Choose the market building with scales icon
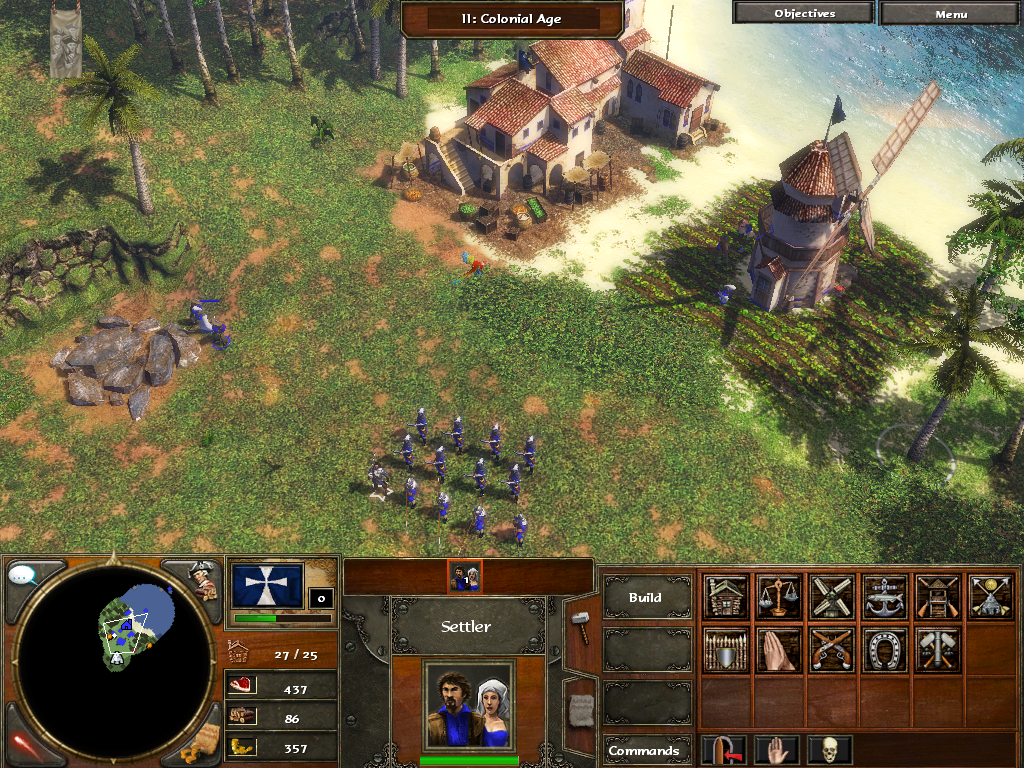Image resolution: width=1024 pixels, height=768 pixels. point(779,597)
